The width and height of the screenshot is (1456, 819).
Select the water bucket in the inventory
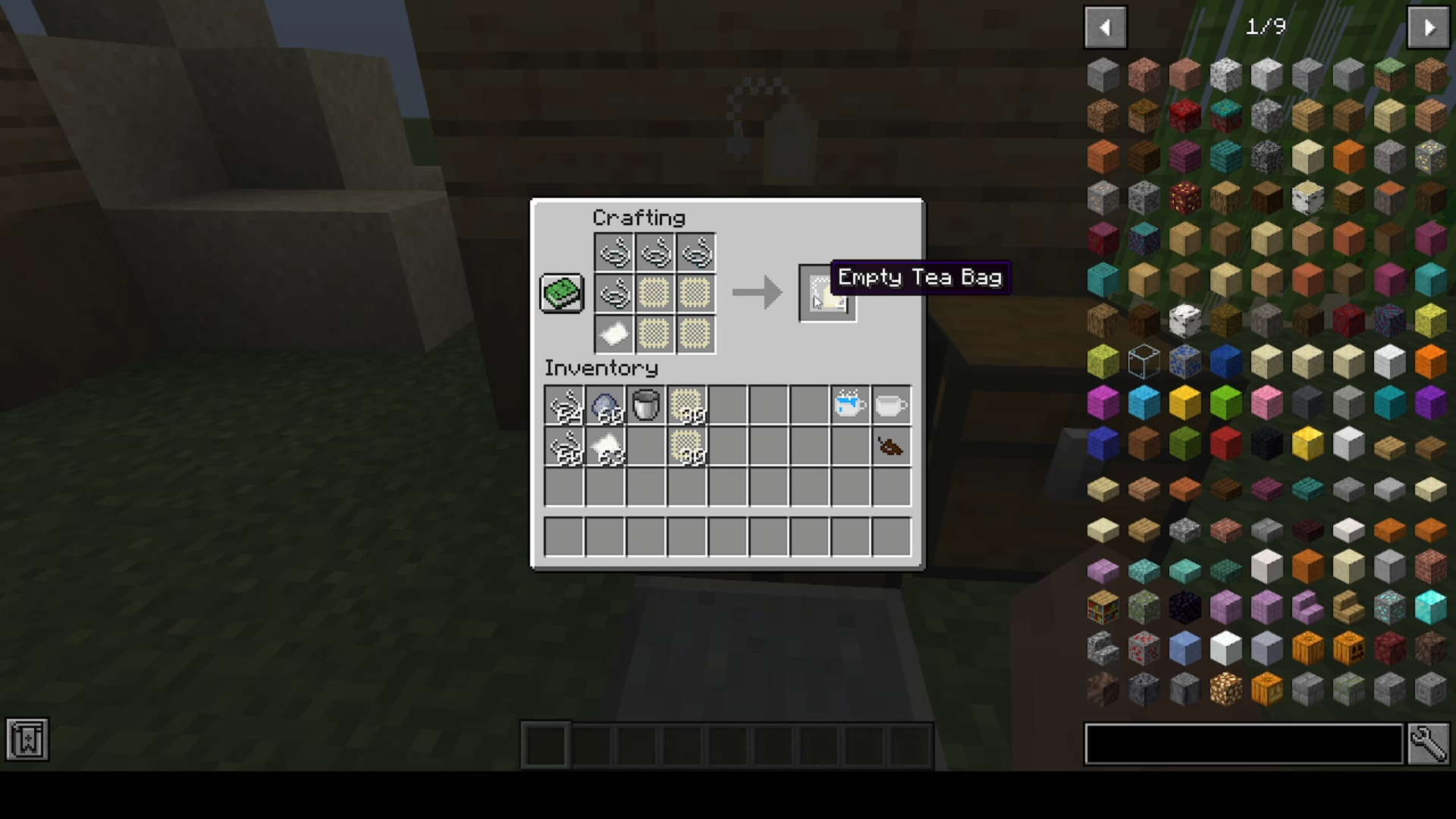(x=645, y=406)
